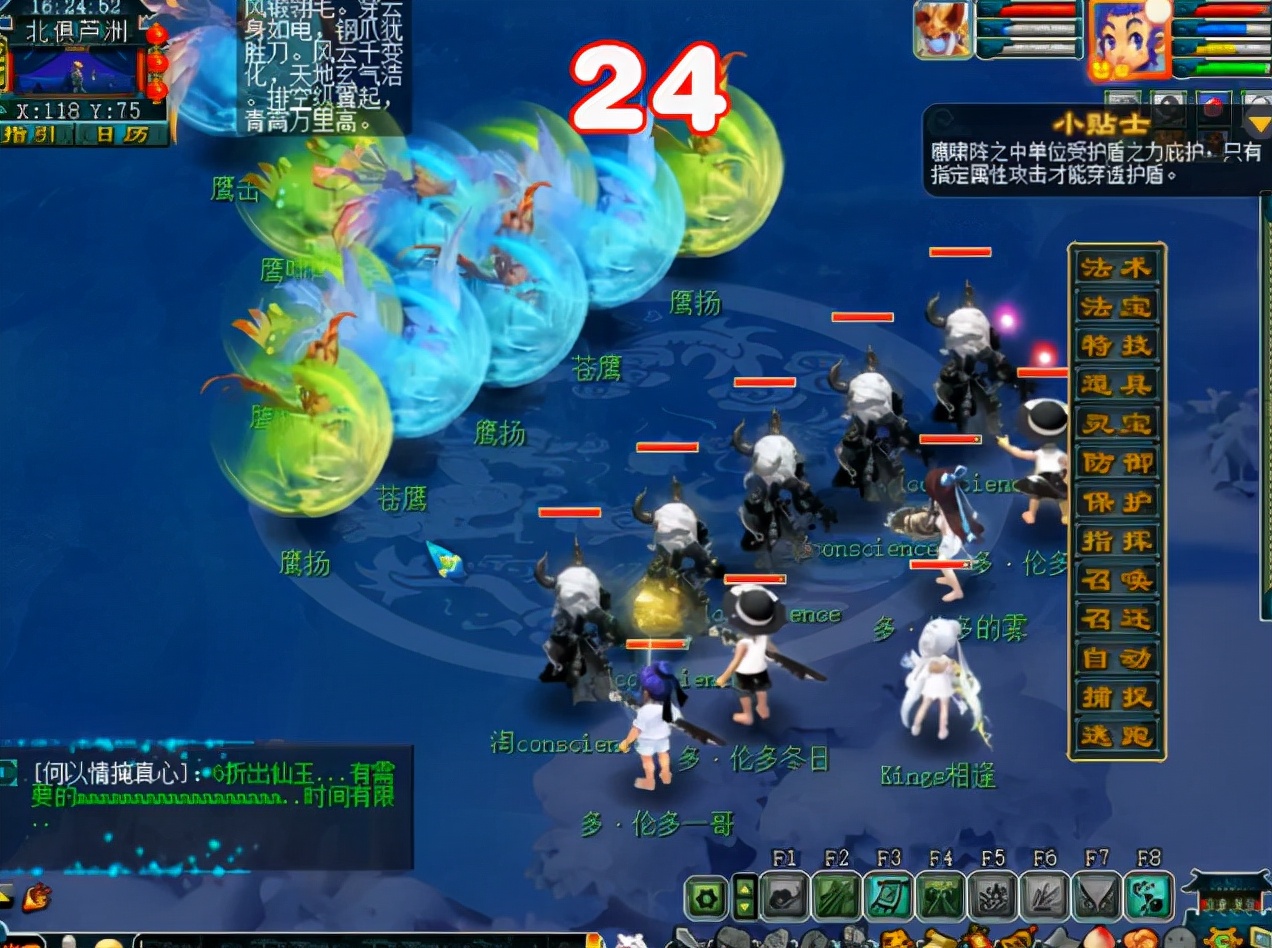This screenshot has width=1272, height=948.
Task: Select 召唤 to summon a pet
Action: coord(1116,580)
